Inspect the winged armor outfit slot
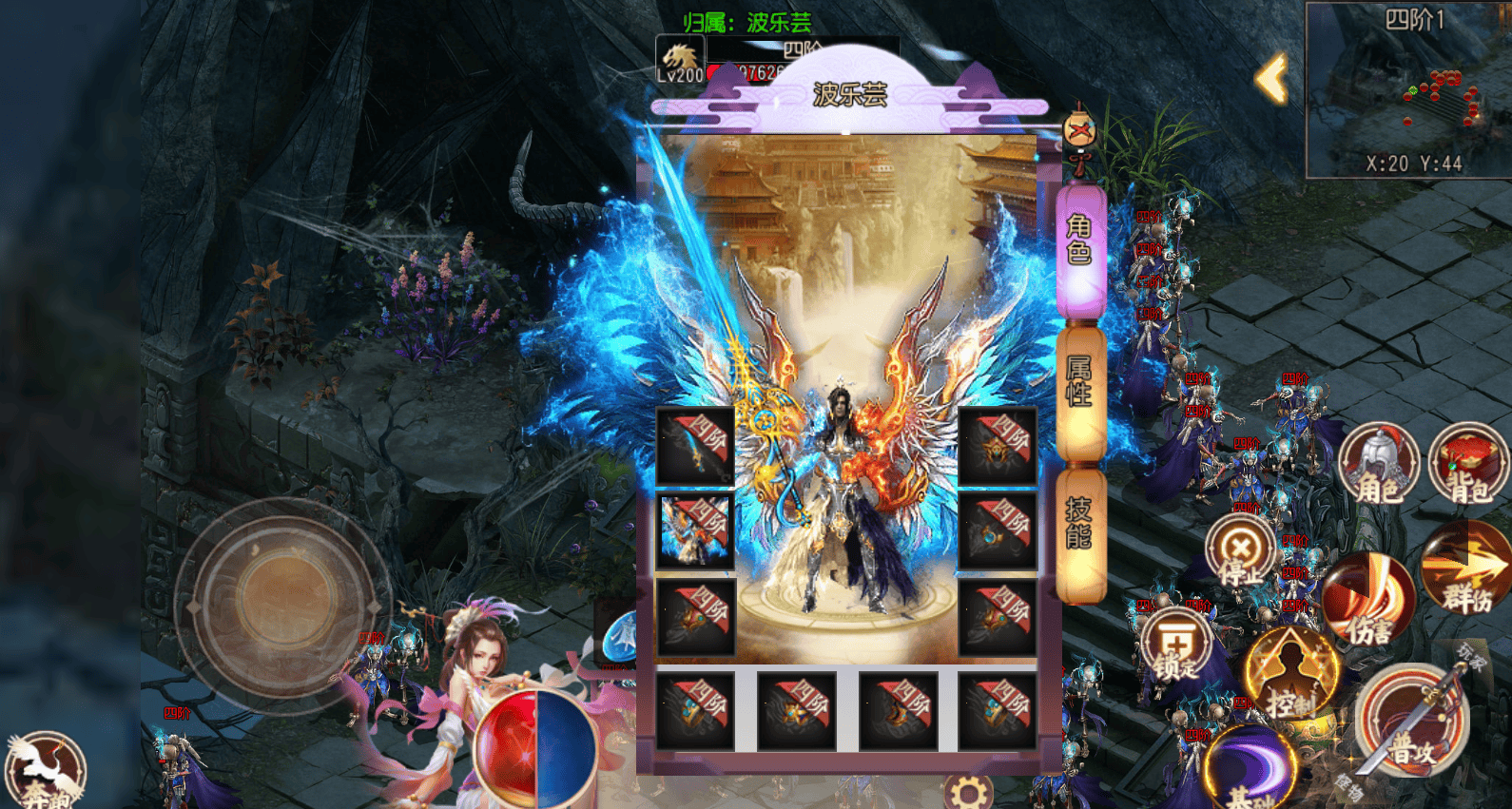This screenshot has height=809, width=1512. point(695,530)
